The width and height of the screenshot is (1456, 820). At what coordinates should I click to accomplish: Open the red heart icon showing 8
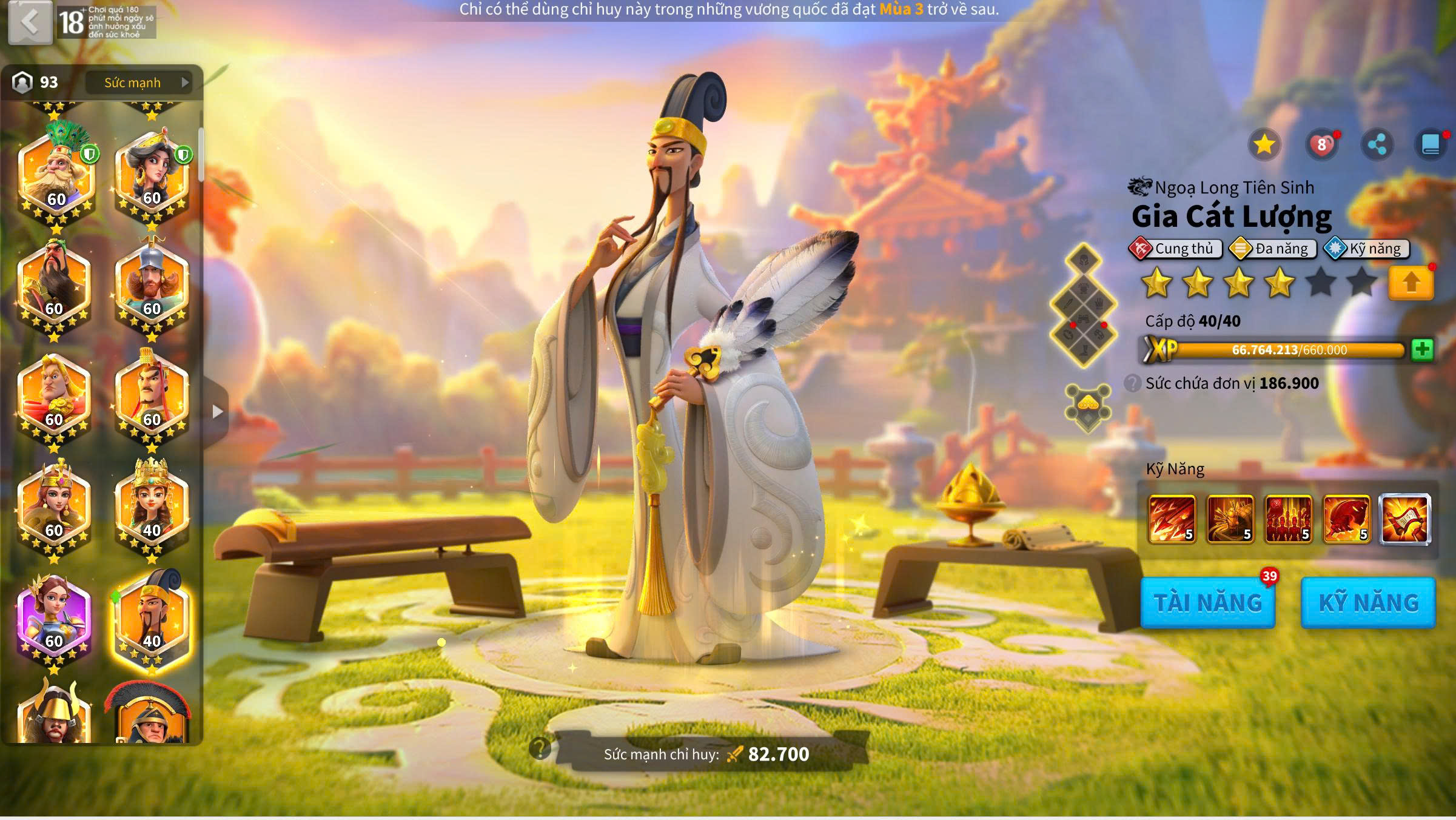point(1321,145)
